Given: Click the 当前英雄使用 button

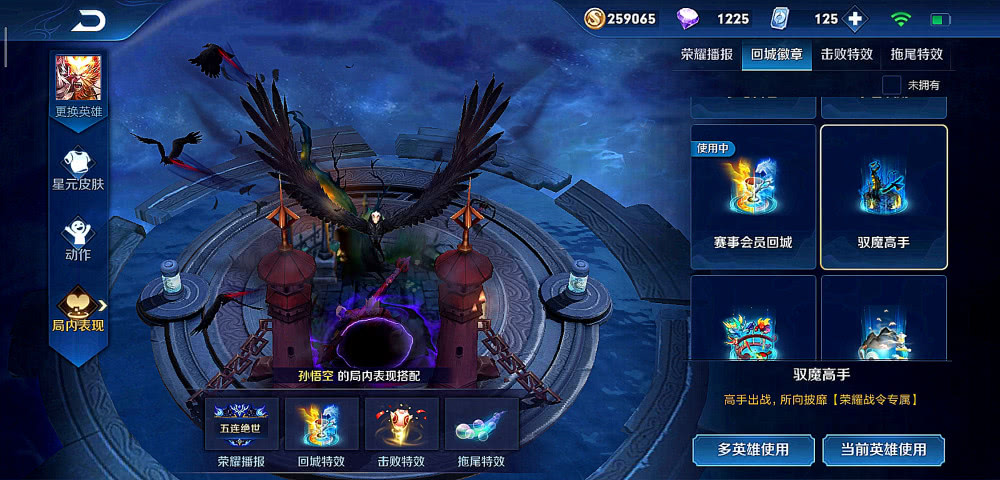Looking at the screenshot, I should (883, 449).
